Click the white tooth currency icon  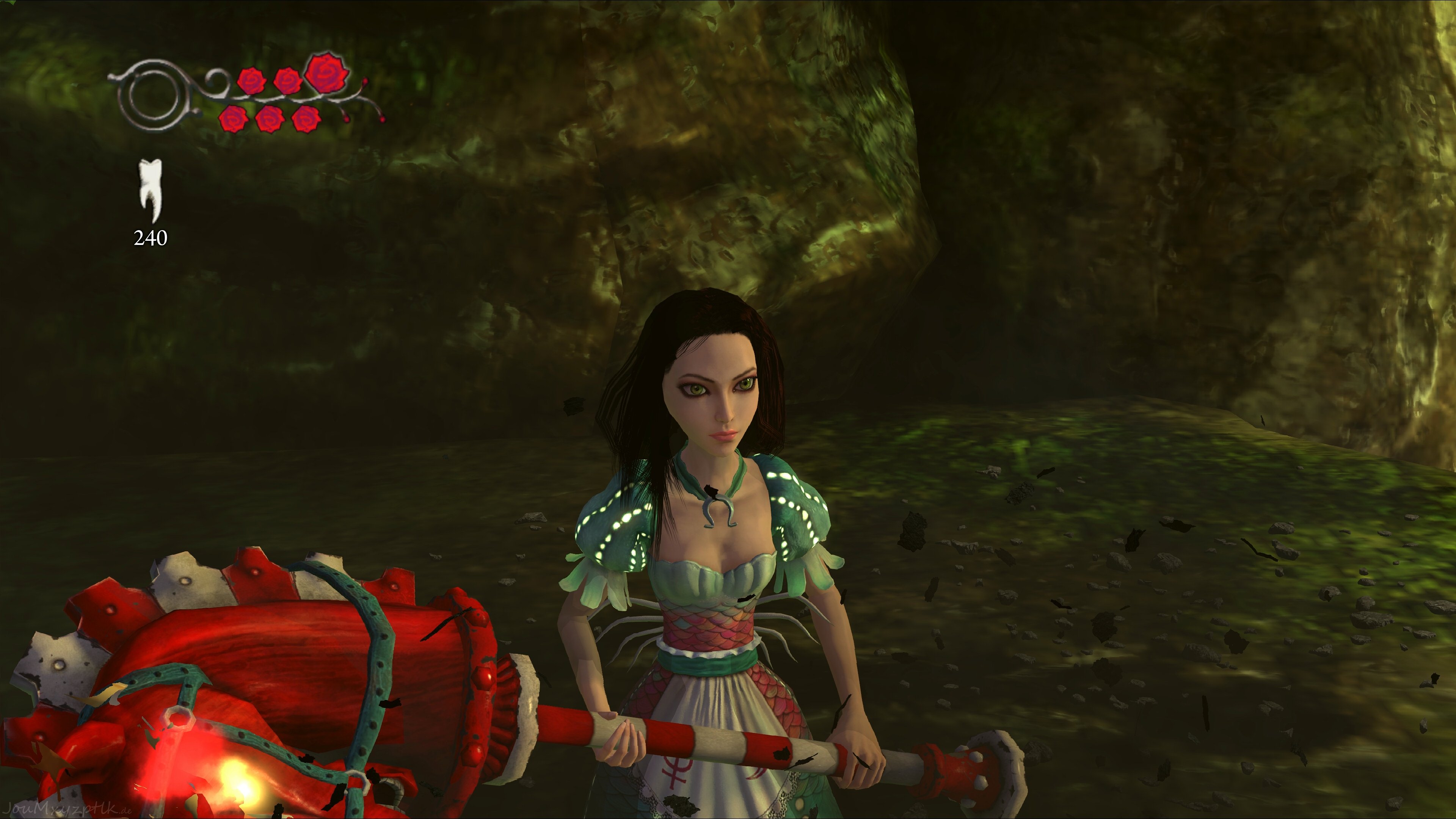pos(151,189)
